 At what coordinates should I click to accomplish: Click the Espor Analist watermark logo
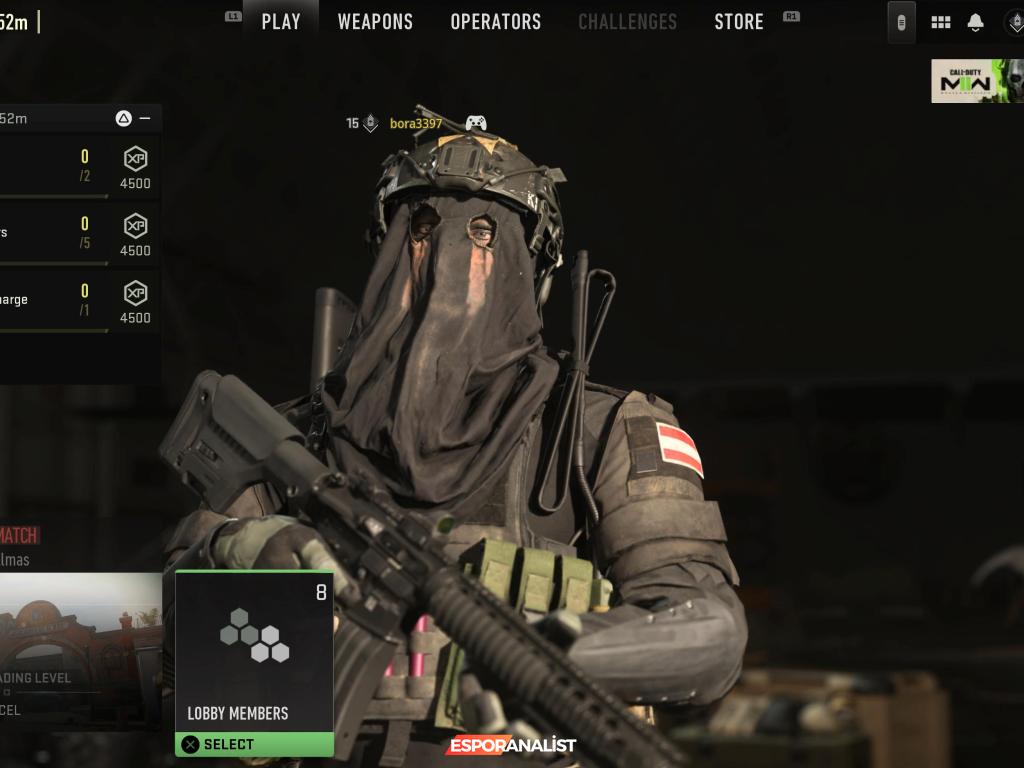[x=511, y=745]
